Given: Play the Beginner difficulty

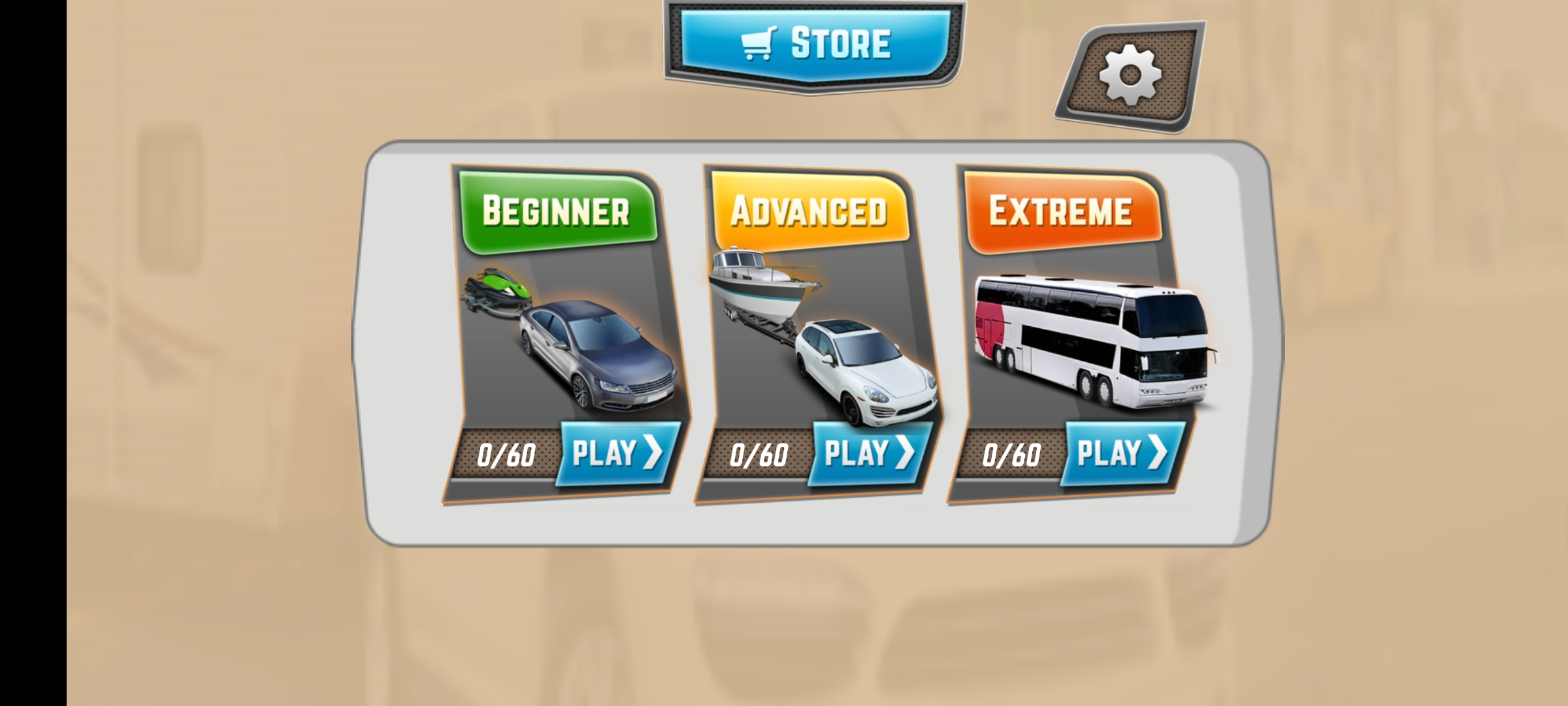Looking at the screenshot, I should pyautogui.click(x=617, y=454).
